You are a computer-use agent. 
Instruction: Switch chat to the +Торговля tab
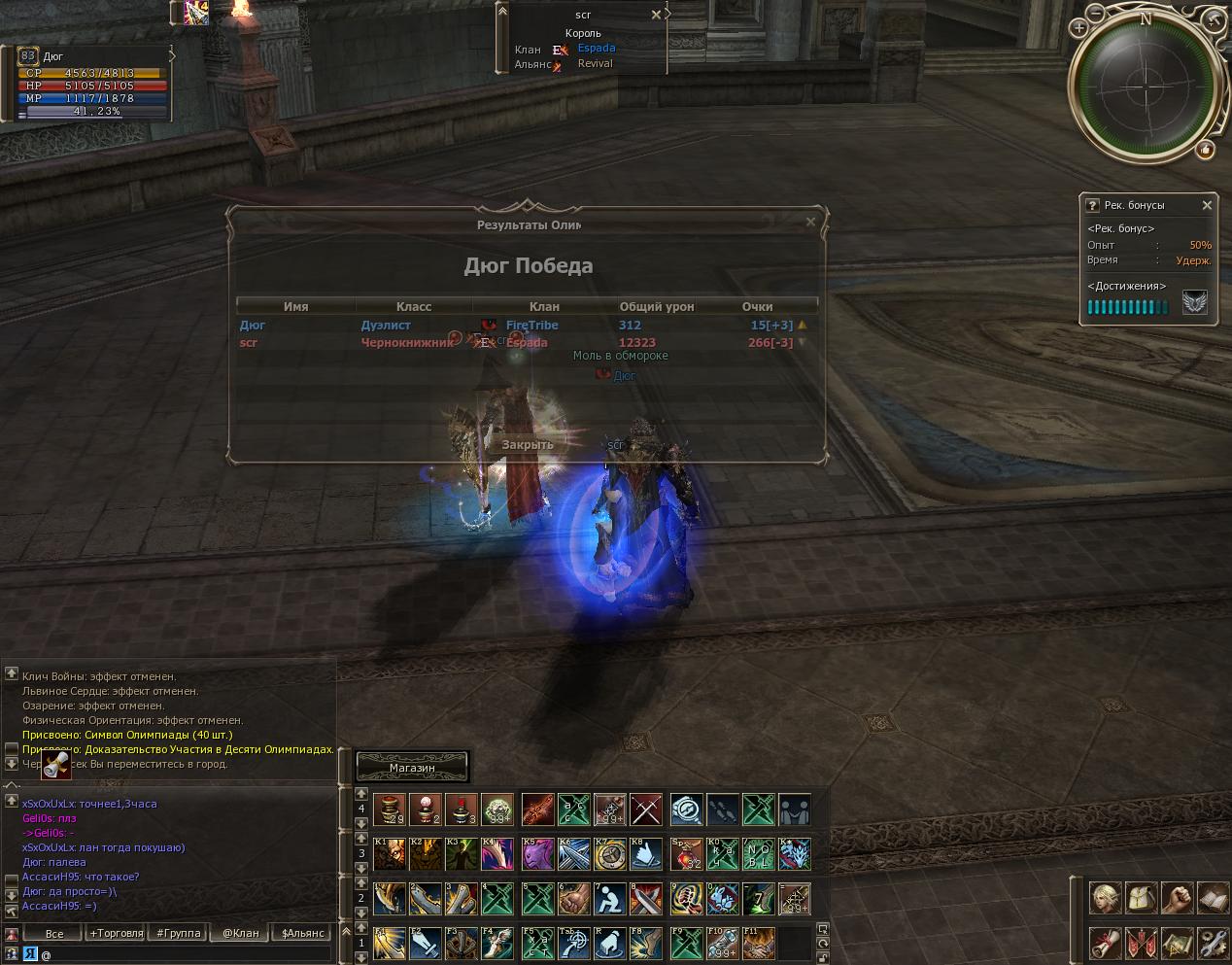117,933
